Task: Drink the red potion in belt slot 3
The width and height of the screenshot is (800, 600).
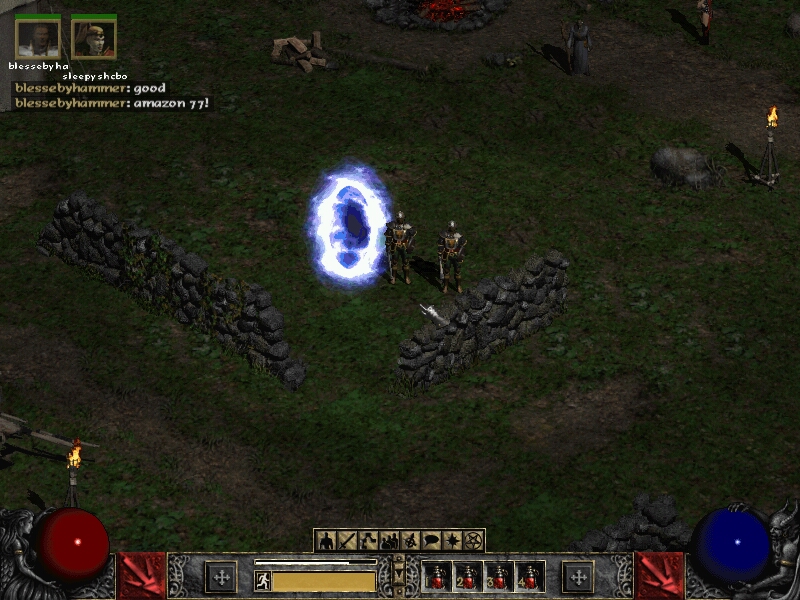Action: tap(499, 577)
